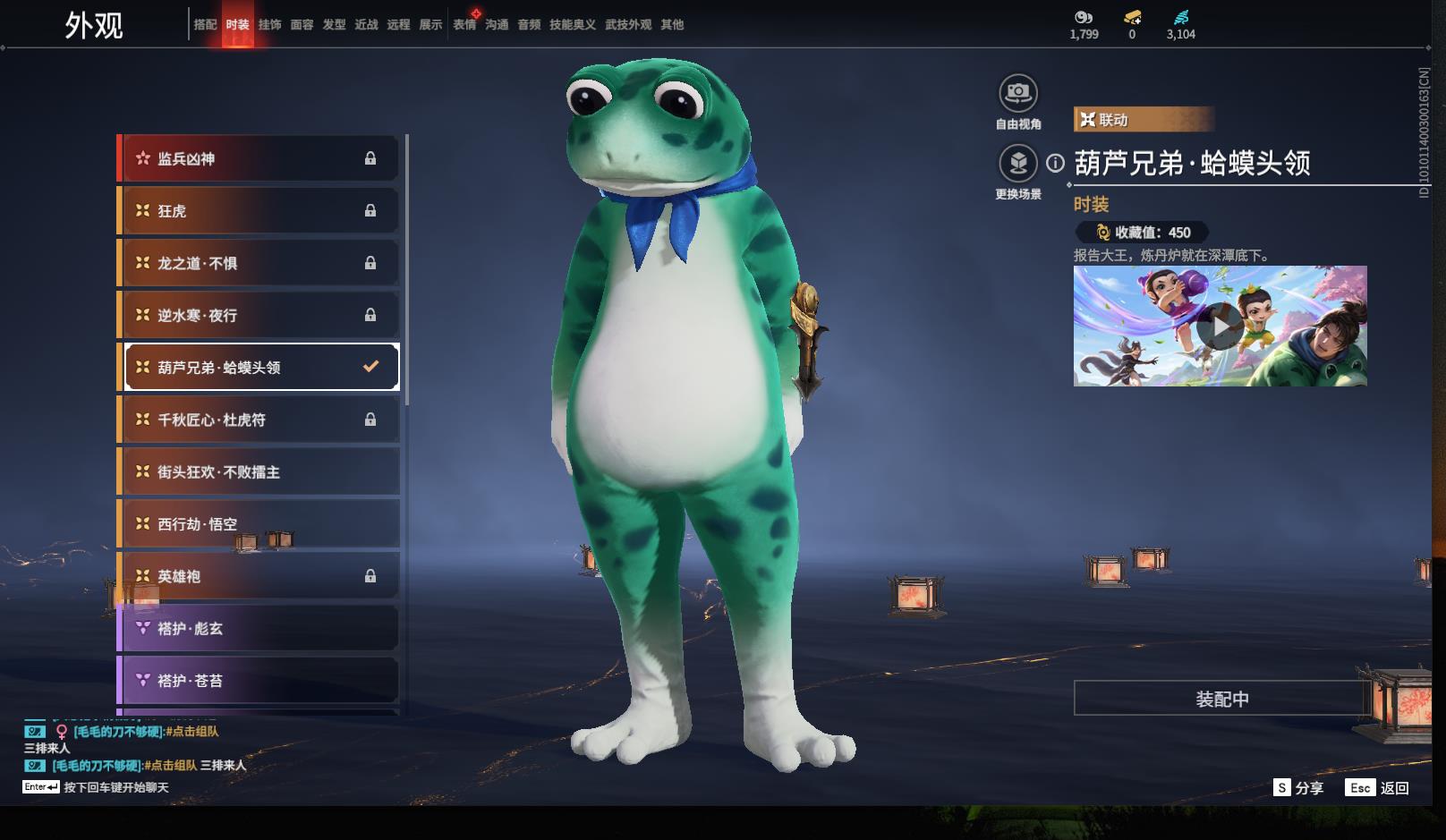Open the 表情 emotes tab

pos(464,25)
